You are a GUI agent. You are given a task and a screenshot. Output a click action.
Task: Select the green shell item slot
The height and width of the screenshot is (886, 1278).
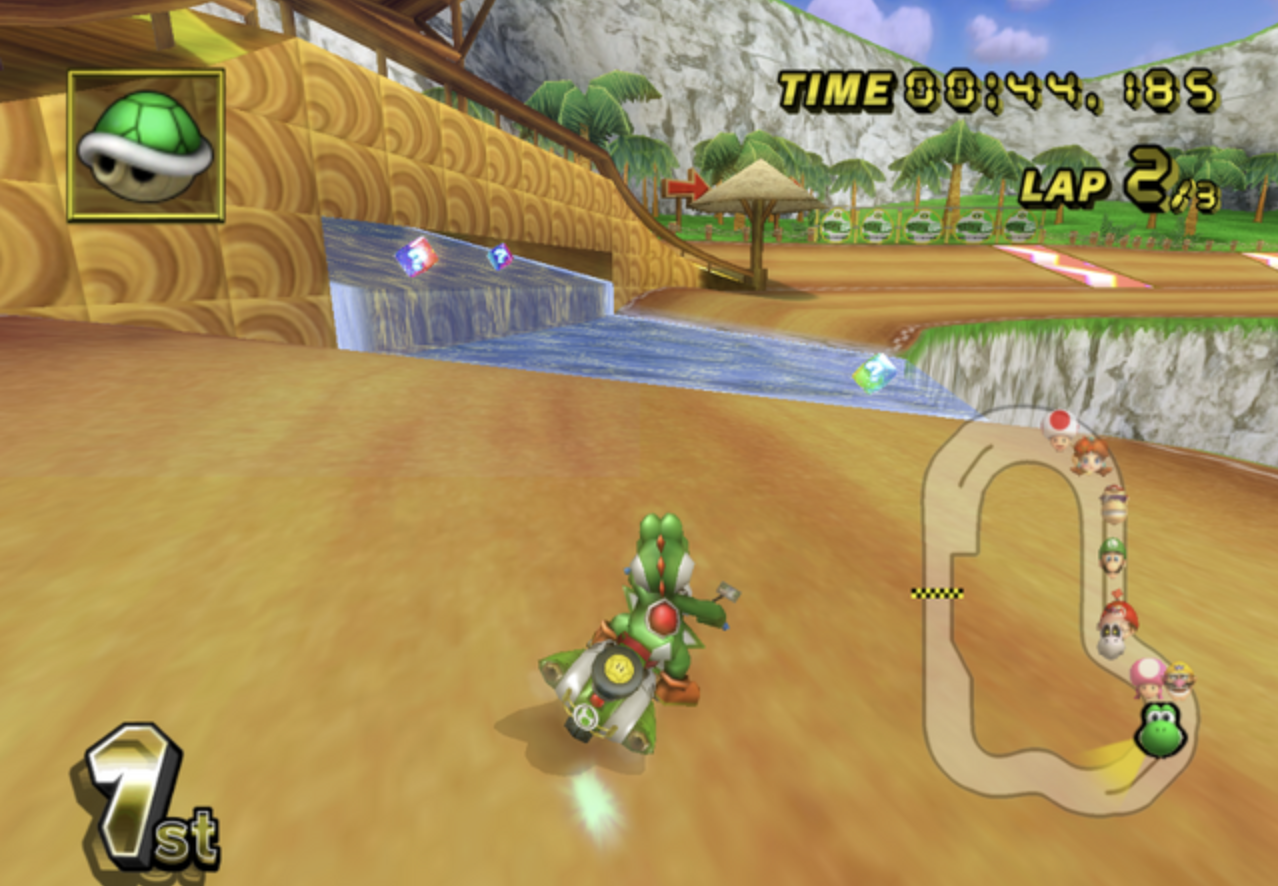click(146, 145)
